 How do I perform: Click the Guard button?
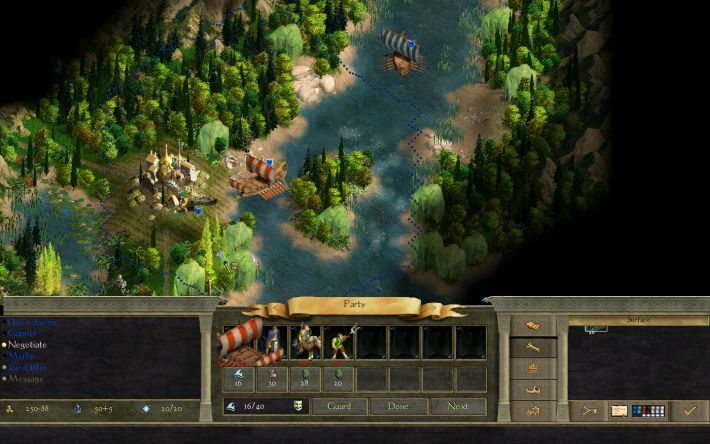pyautogui.click(x=338, y=407)
